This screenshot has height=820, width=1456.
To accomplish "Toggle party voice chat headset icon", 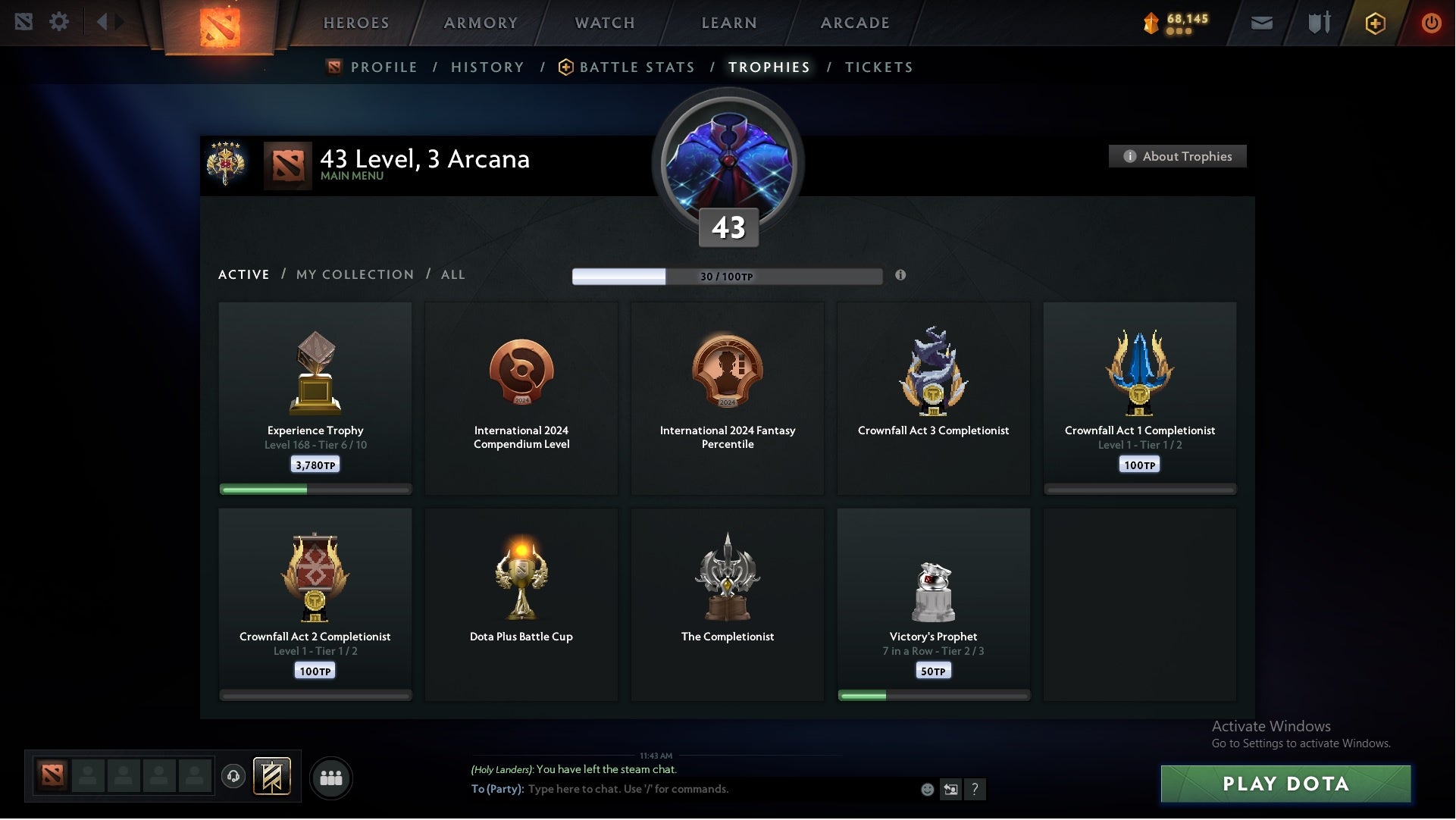I will click(233, 778).
